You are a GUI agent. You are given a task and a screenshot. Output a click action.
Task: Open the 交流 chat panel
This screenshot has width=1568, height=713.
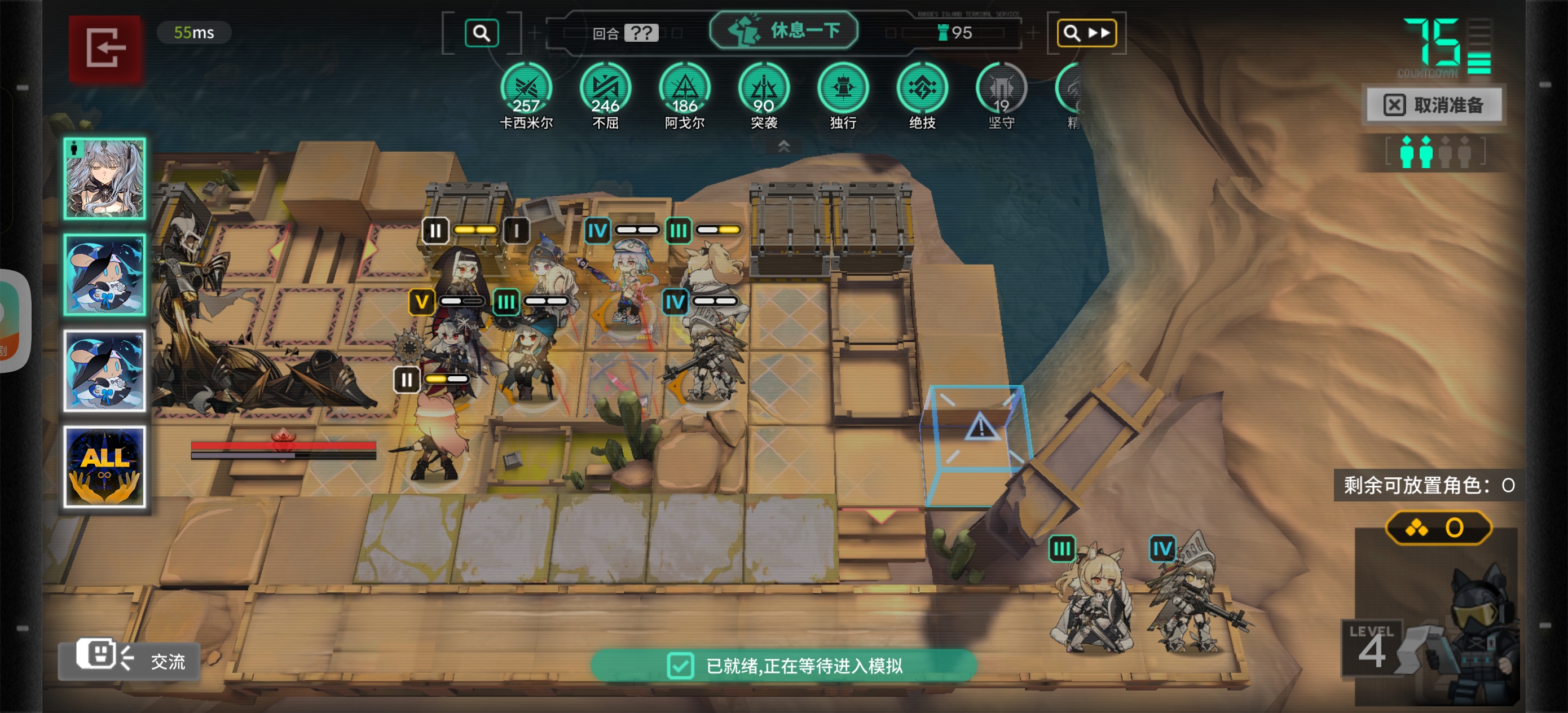tap(130, 659)
